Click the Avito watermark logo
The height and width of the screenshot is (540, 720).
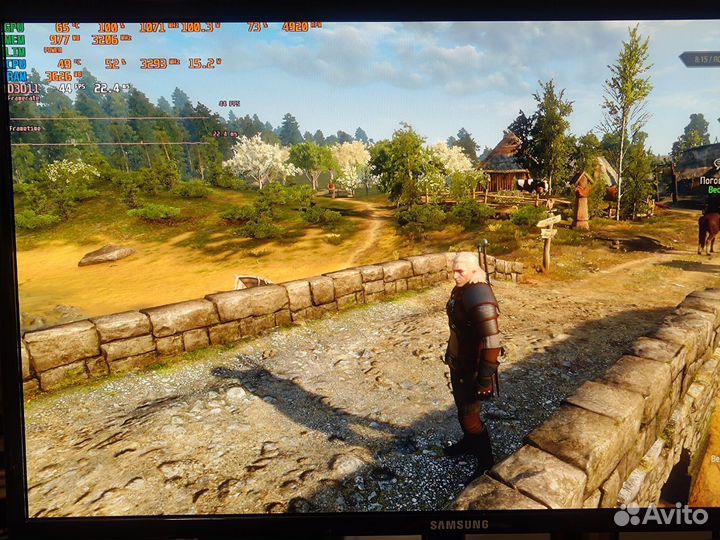coord(660,515)
